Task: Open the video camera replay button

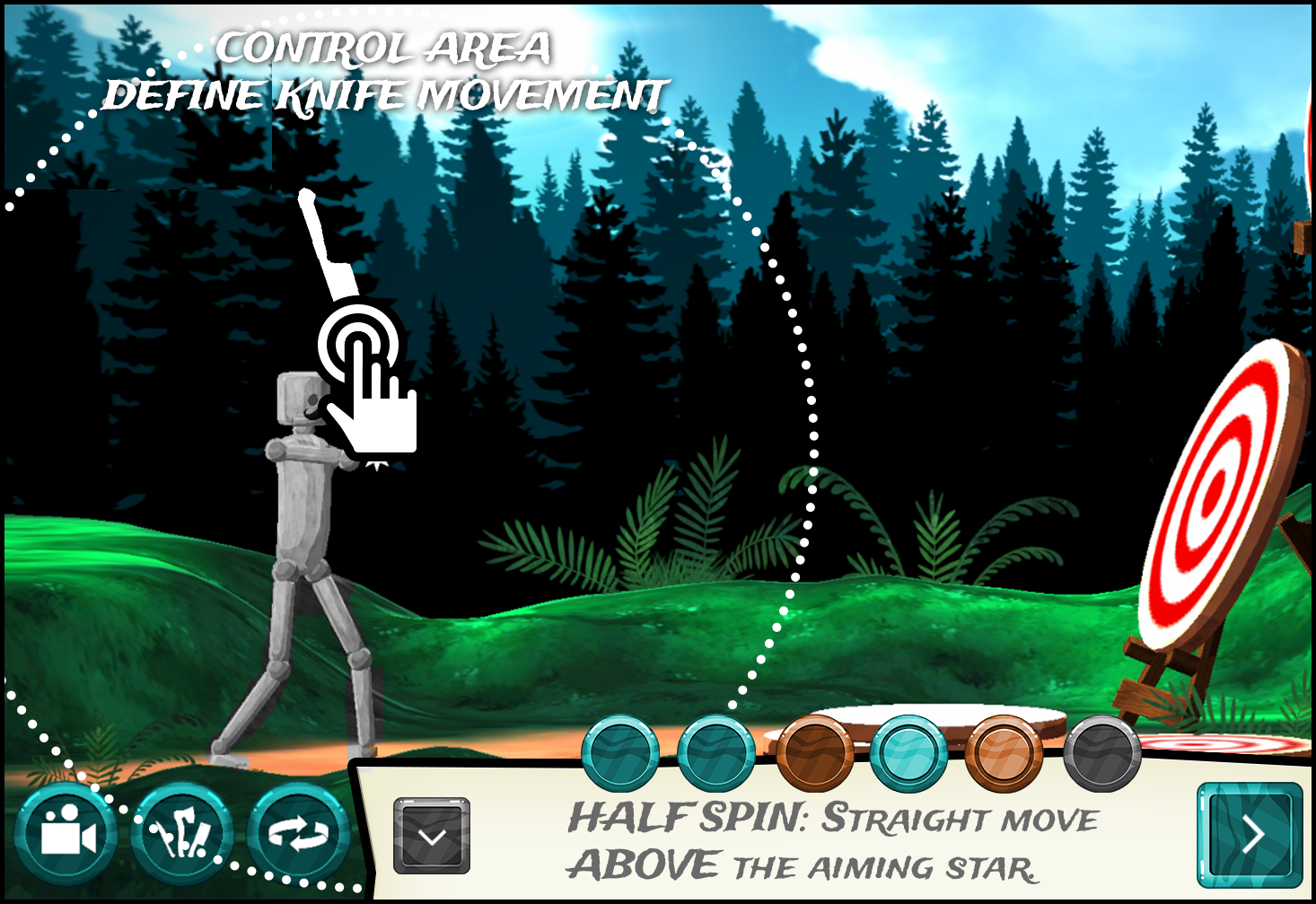Action: point(65,835)
